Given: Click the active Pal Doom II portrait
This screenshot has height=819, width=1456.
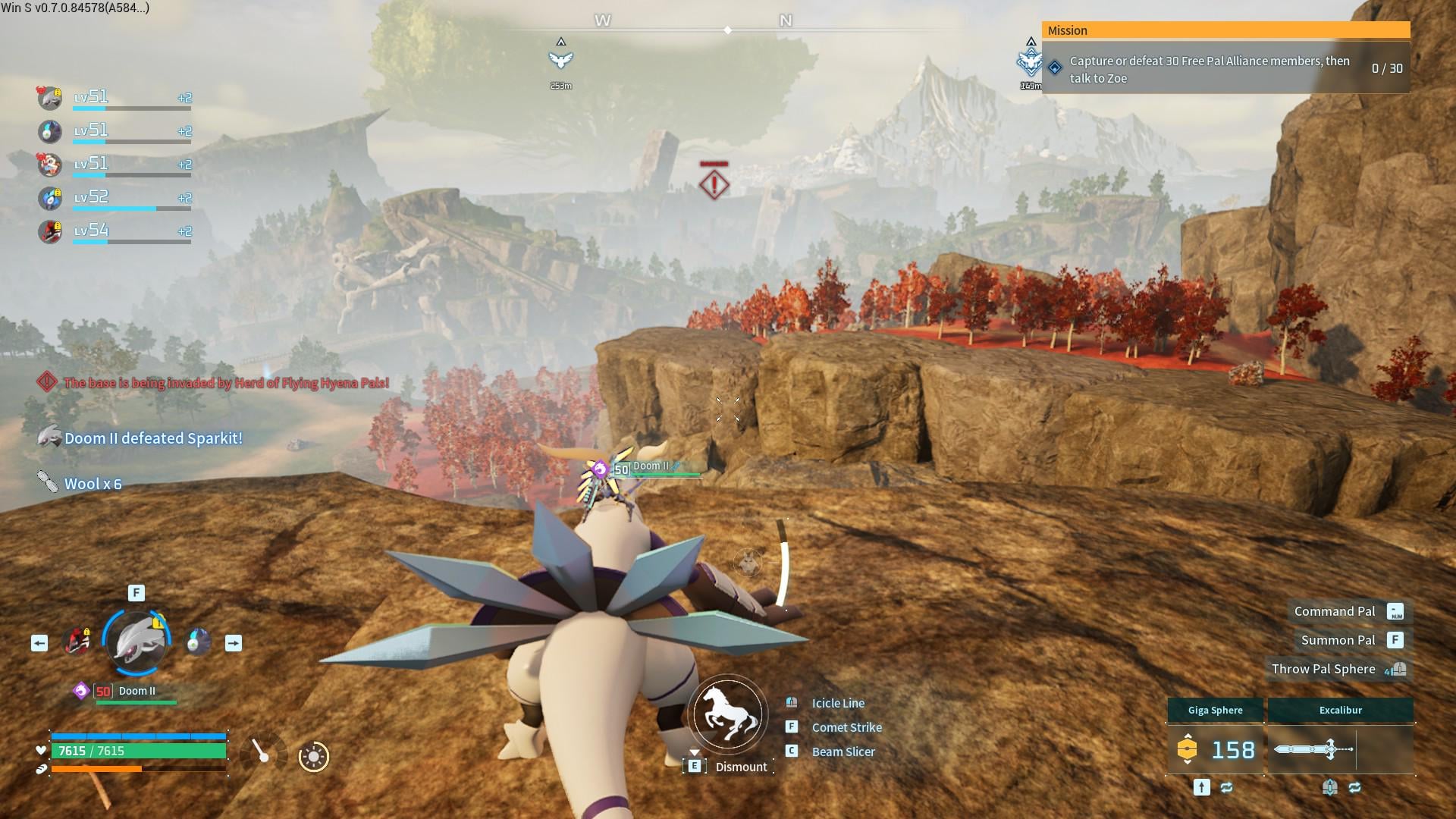Looking at the screenshot, I should (x=136, y=643).
